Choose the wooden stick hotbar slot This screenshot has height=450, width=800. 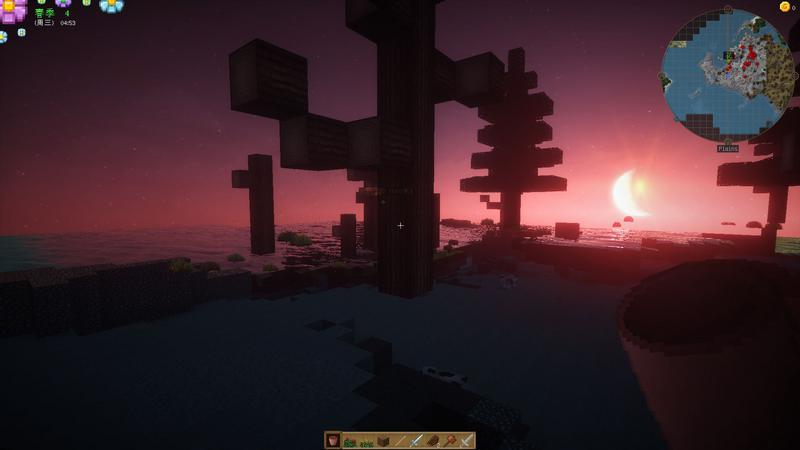pos(400,440)
